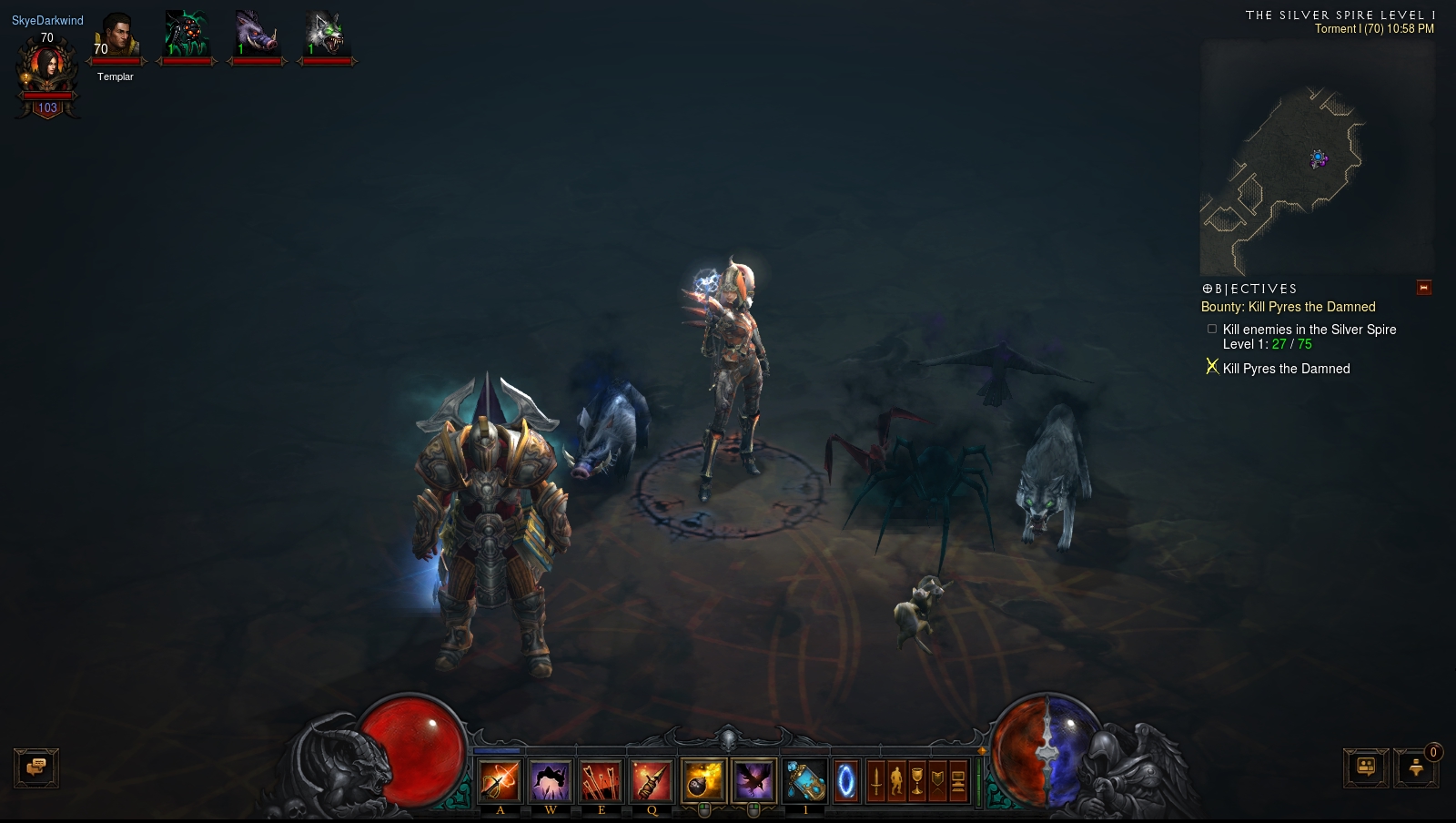The height and width of the screenshot is (823, 1456).
Task: Open the social friends list button
Action: (1366, 767)
